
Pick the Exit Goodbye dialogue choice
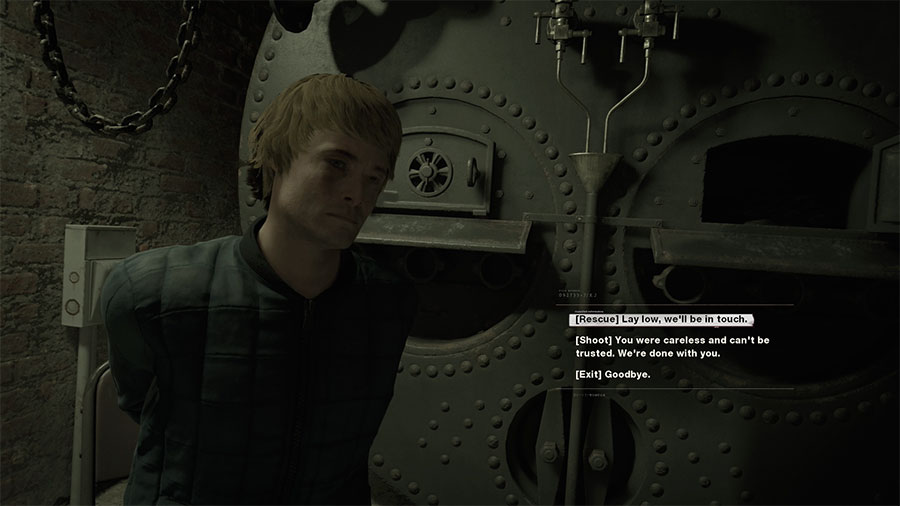(x=613, y=374)
